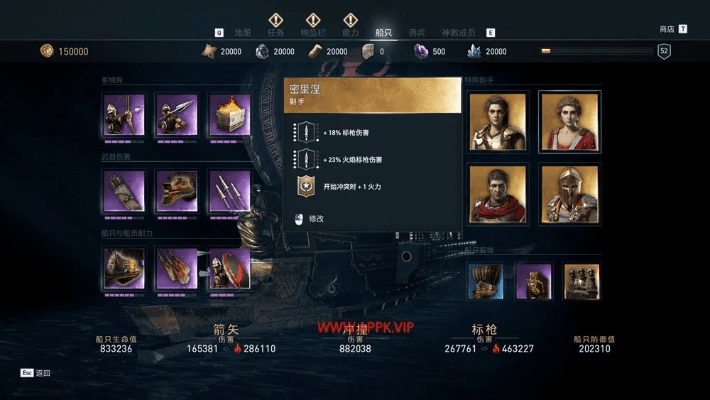
Task: Select the javelin thrower arsenal upgrade
Action: point(176,115)
